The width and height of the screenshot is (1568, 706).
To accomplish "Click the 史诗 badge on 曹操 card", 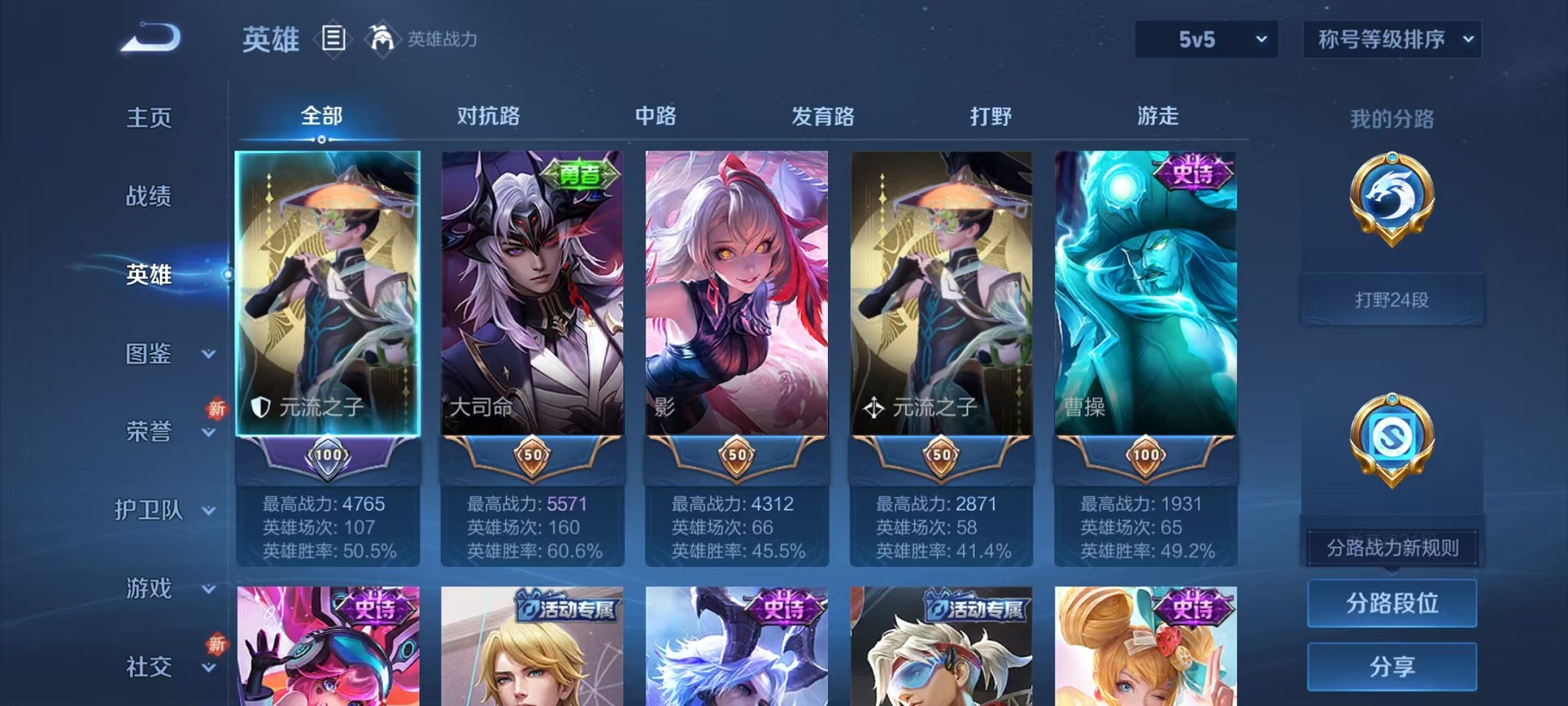I will pos(1194,174).
